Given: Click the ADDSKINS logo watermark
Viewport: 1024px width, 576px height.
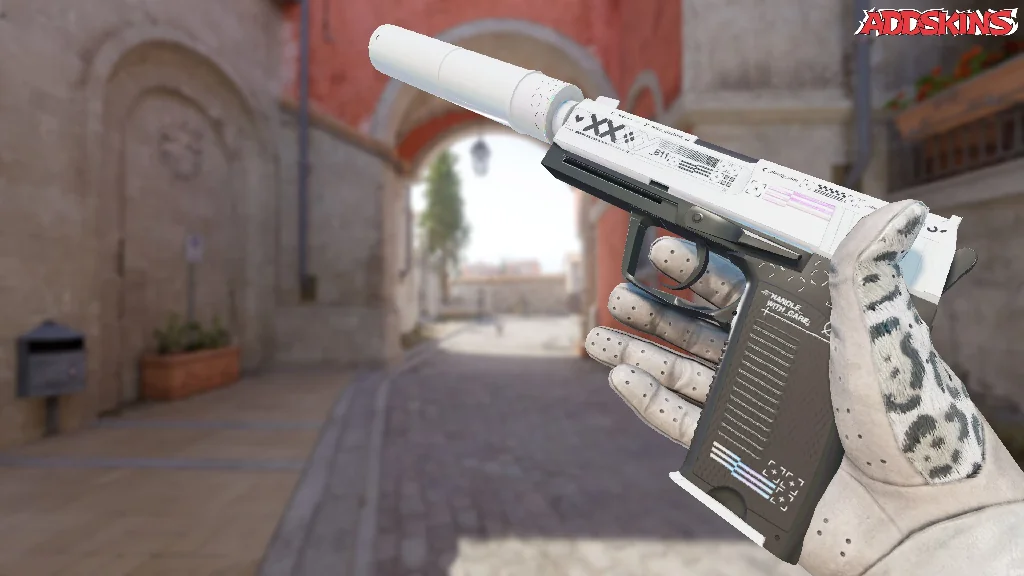Looking at the screenshot, I should (938, 23).
